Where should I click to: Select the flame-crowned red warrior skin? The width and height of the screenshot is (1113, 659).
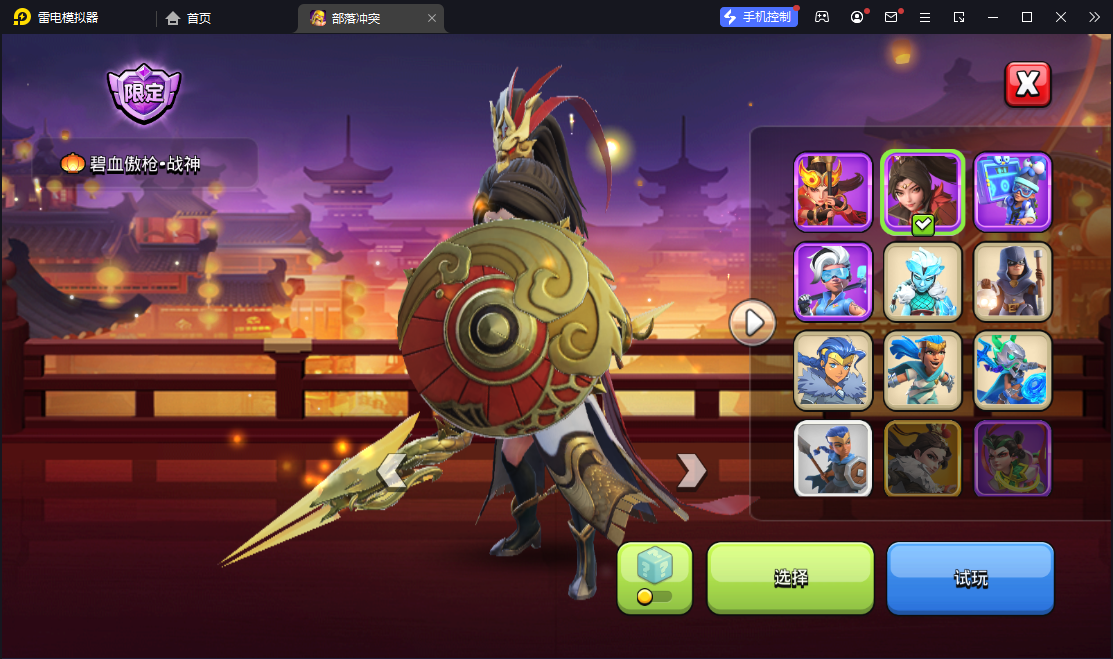[x=833, y=191]
